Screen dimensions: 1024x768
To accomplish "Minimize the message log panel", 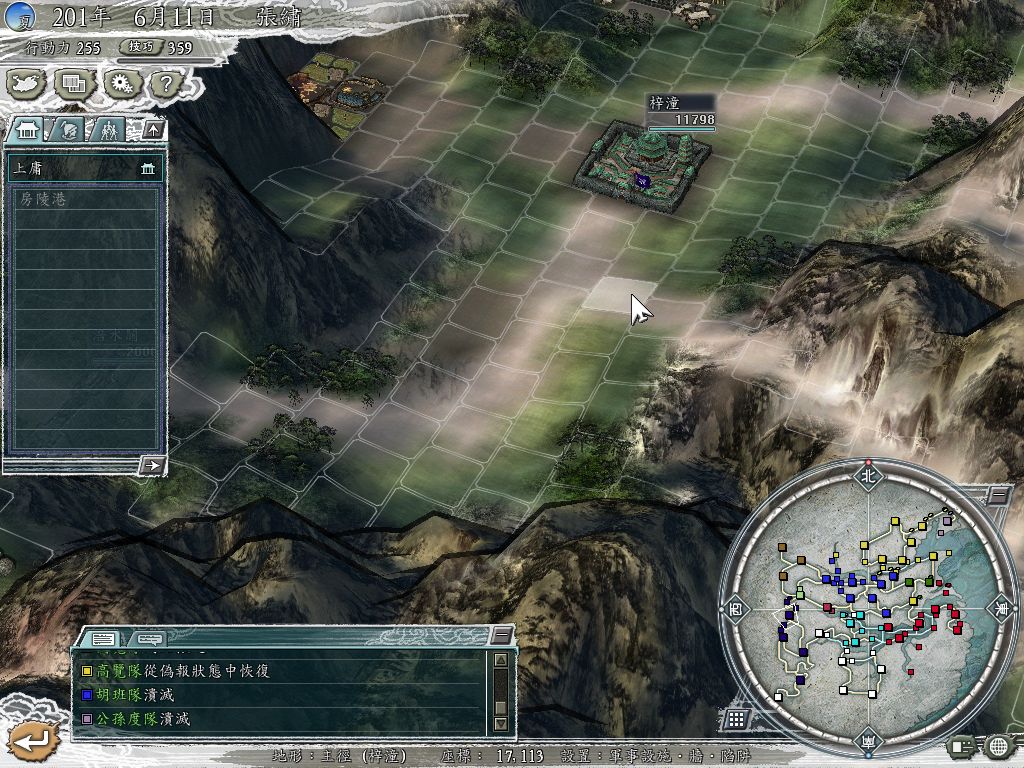I will [501, 636].
